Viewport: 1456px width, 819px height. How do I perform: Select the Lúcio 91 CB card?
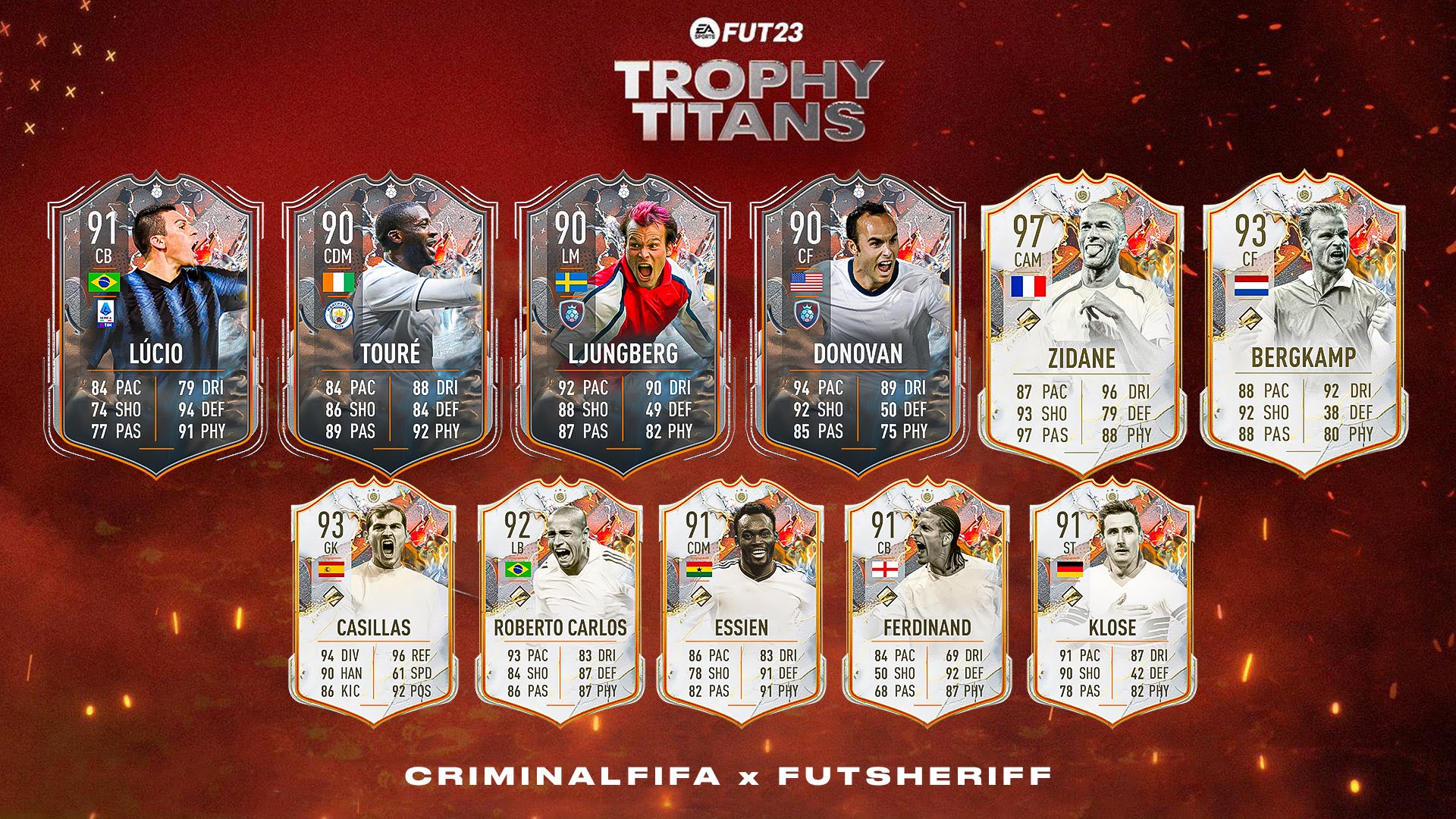(156, 326)
